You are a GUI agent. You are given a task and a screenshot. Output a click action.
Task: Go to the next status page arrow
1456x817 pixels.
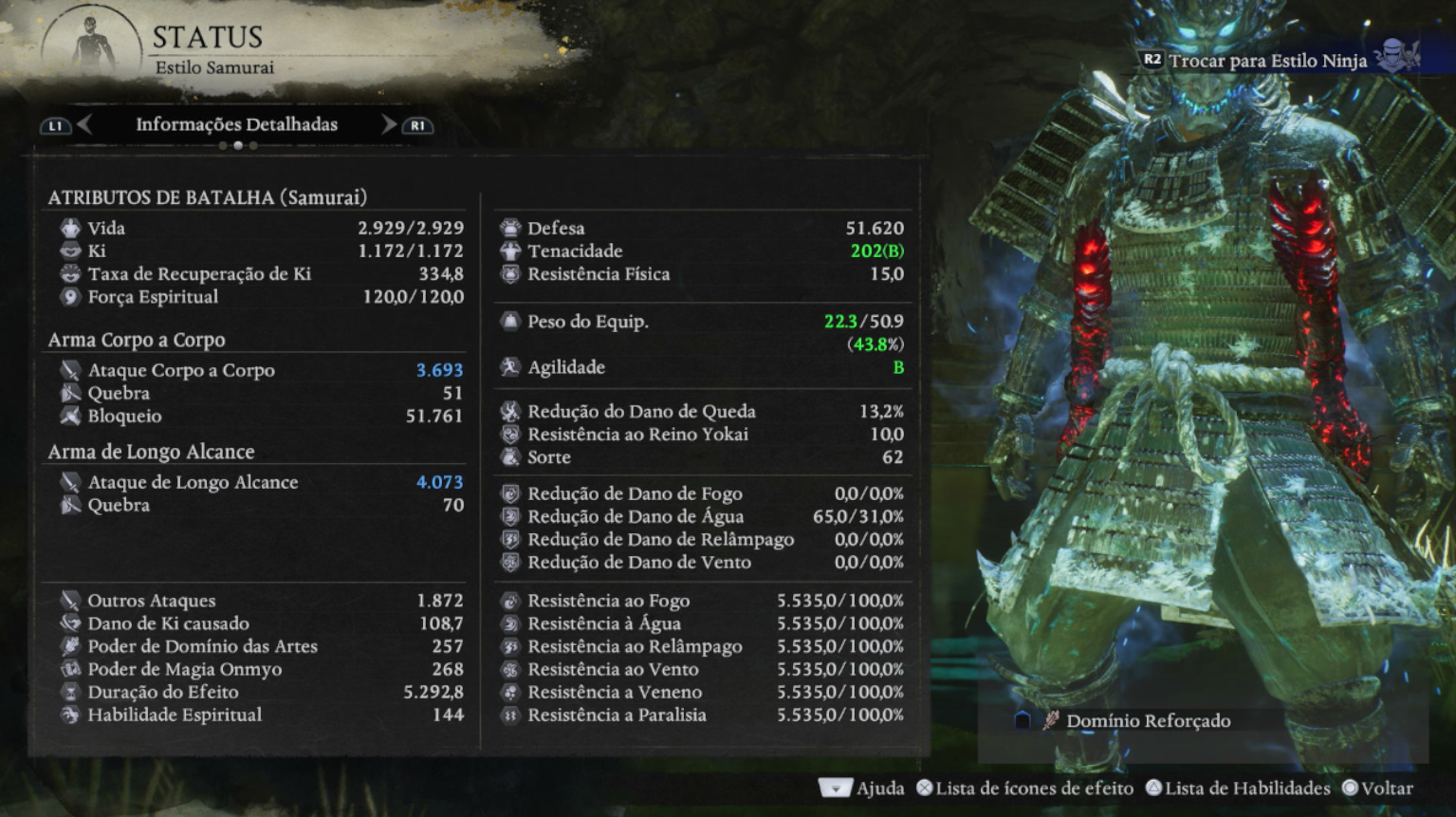point(388,124)
